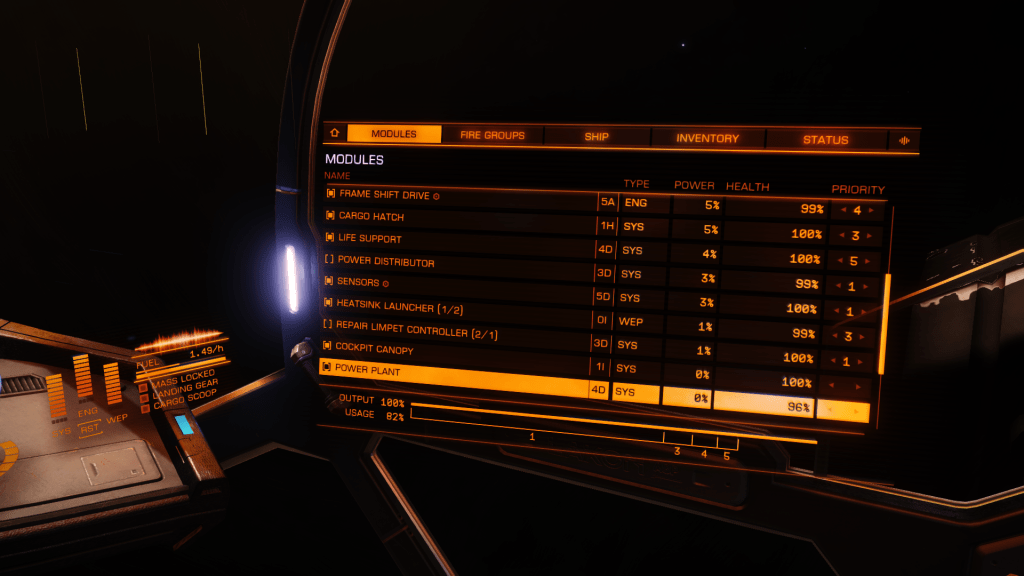Show the Inventory tab
The width and height of the screenshot is (1024, 576).
(x=707, y=138)
